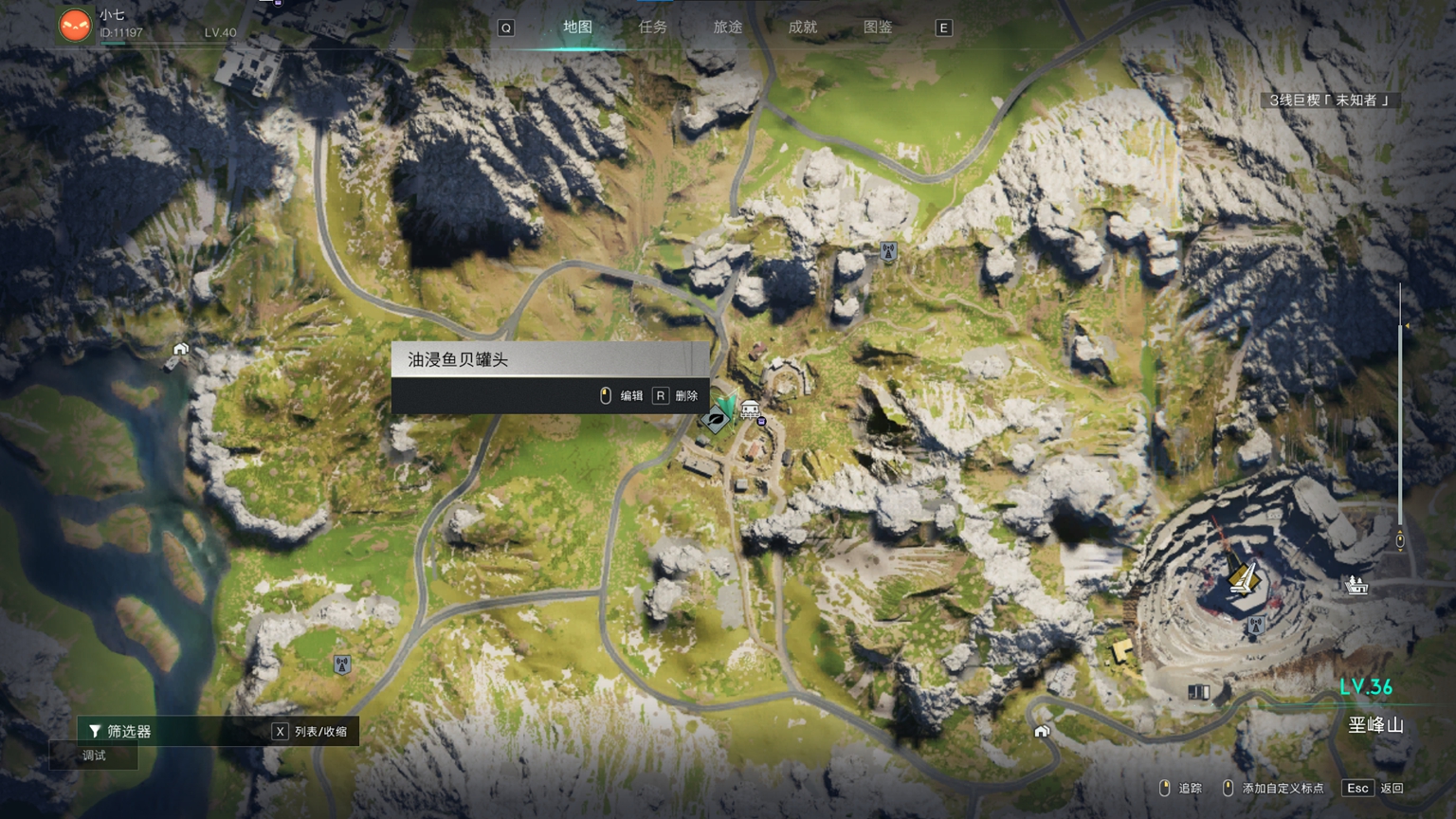
Task: Click the 地图 tab
Action: tap(577, 27)
